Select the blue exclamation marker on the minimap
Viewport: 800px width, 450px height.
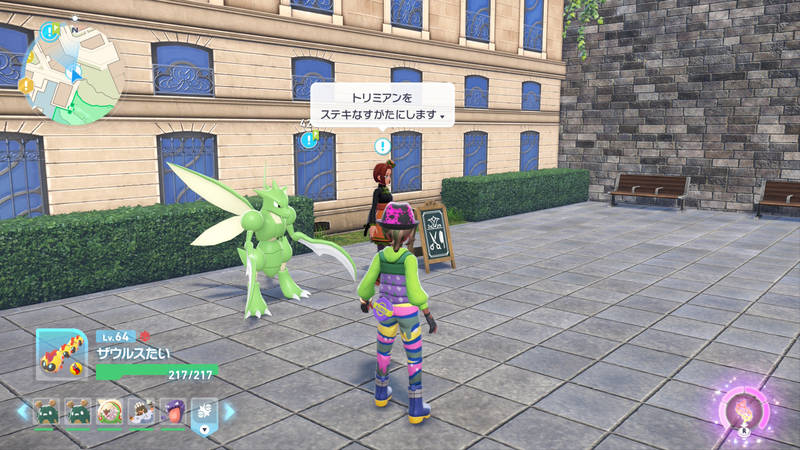point(50,30)
